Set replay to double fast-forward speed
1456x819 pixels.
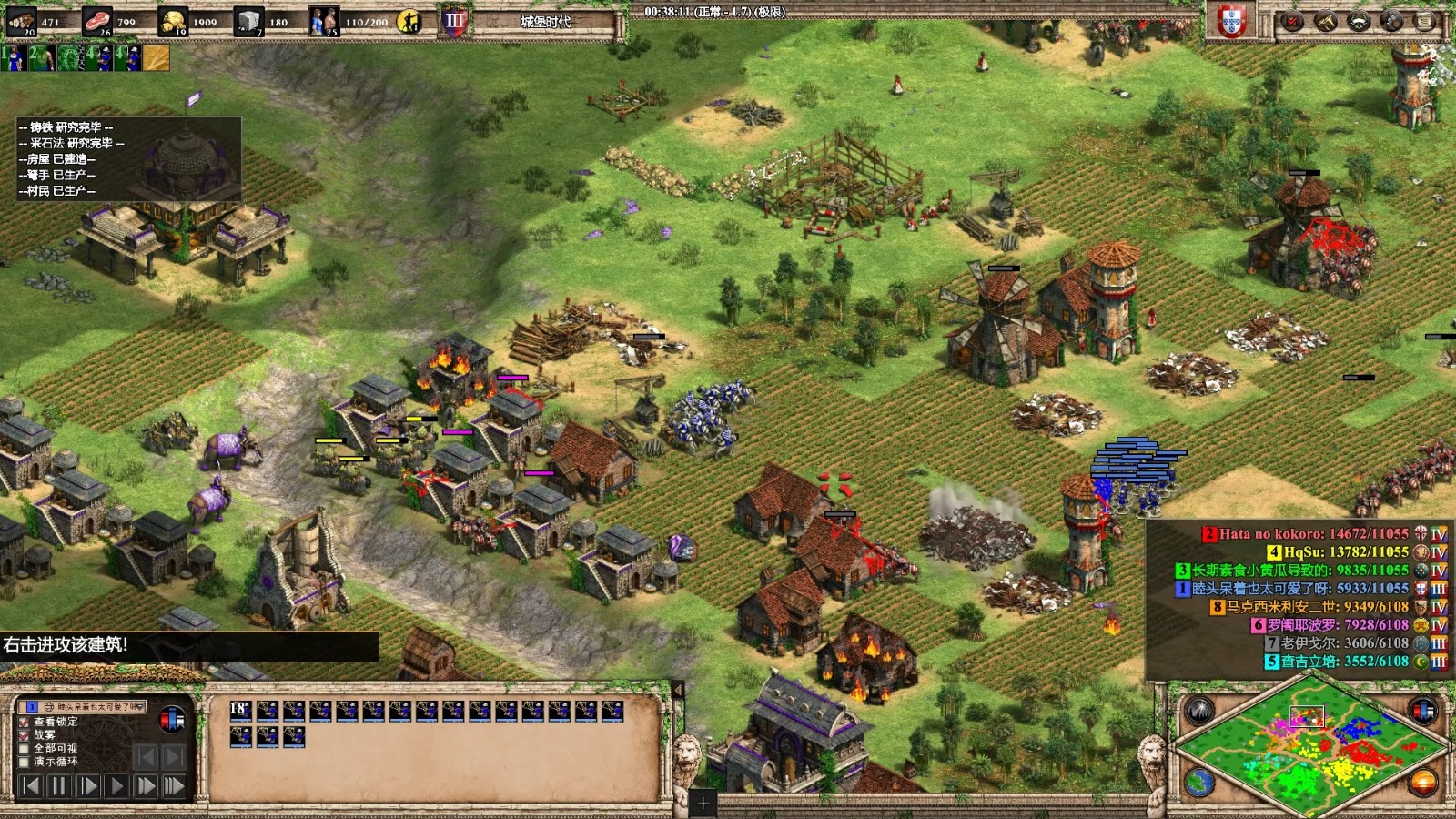[x=145, y=785]
